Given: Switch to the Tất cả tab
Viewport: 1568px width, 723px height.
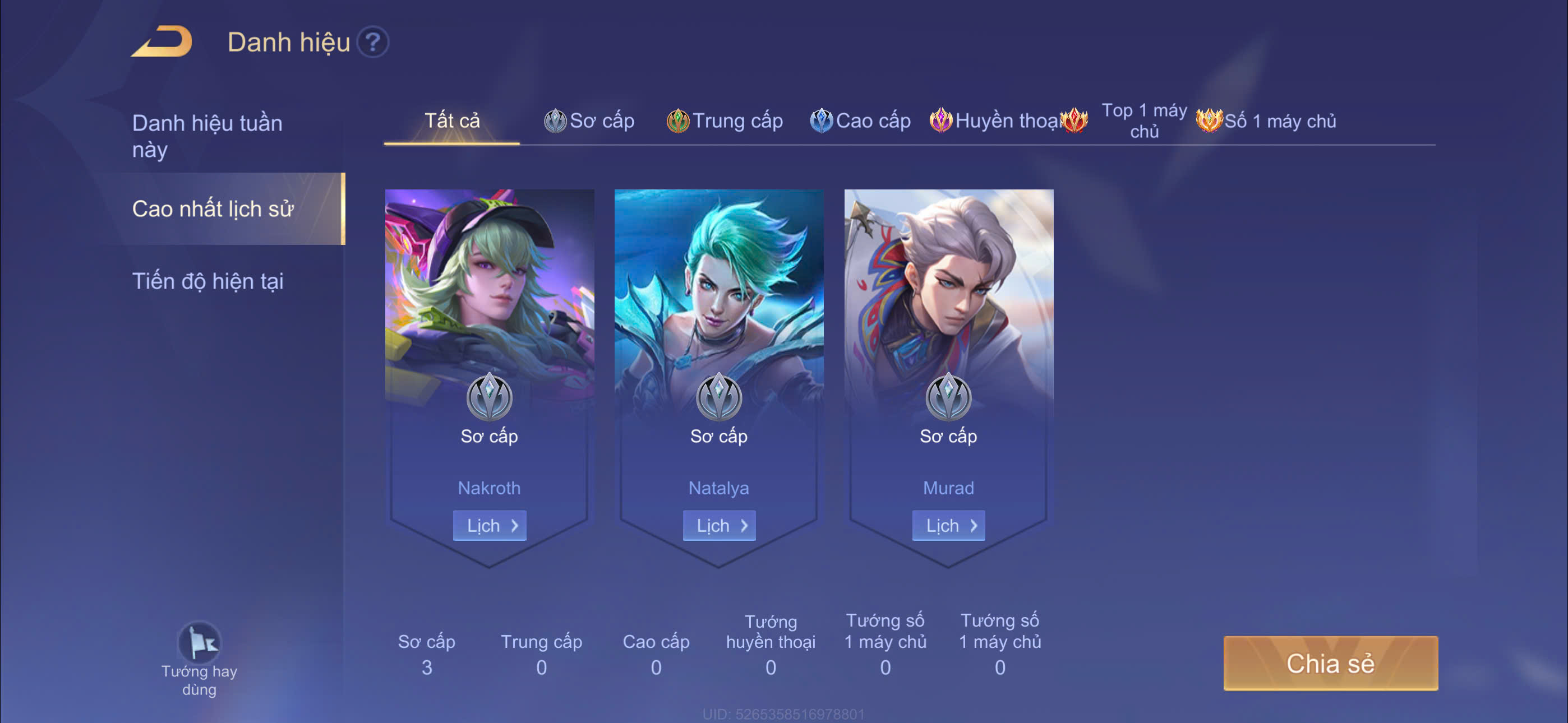Looking at the screenshot, I should (x=451, y=121).
